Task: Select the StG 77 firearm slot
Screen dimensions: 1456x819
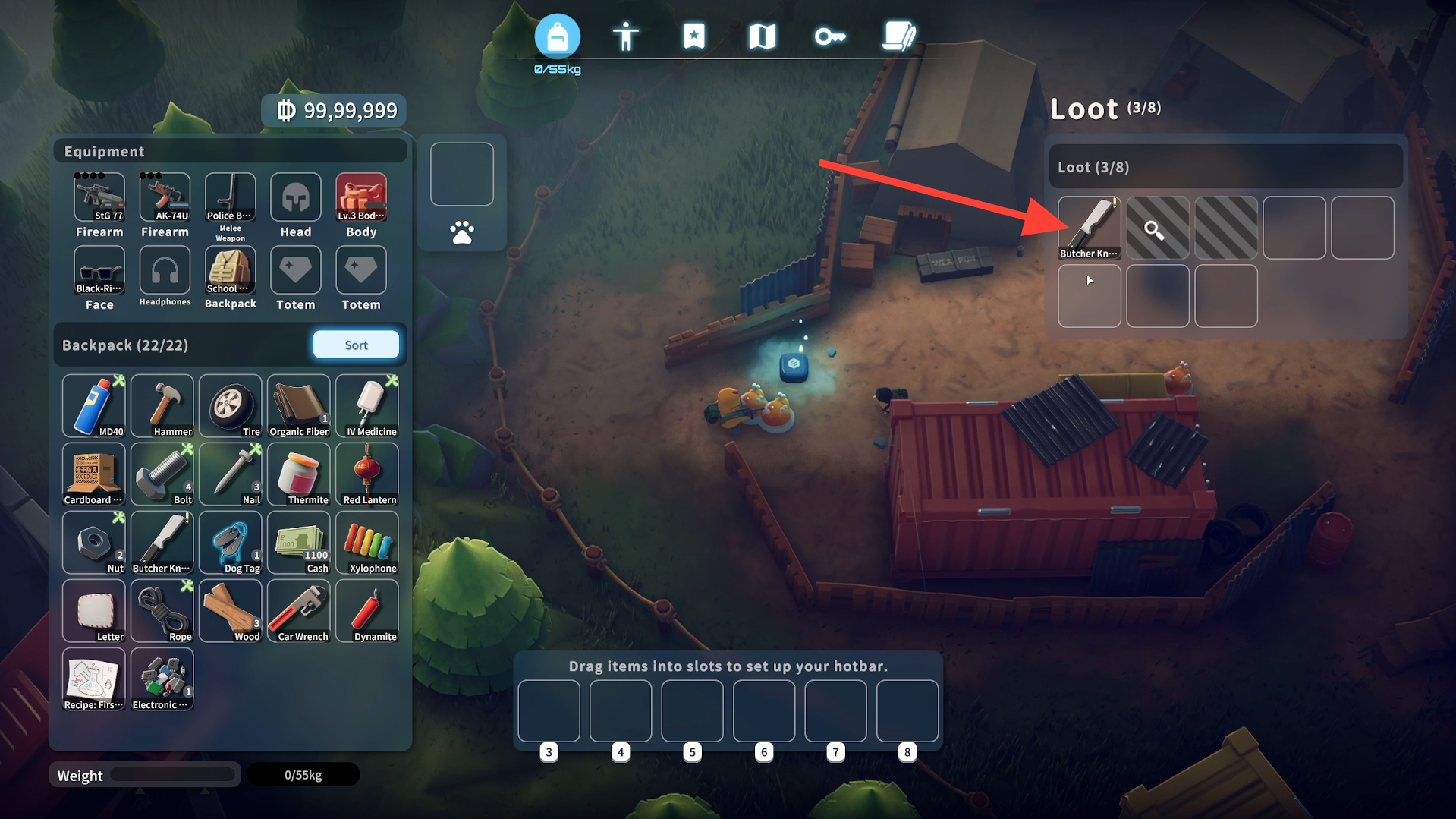Action: coord(99,197)
